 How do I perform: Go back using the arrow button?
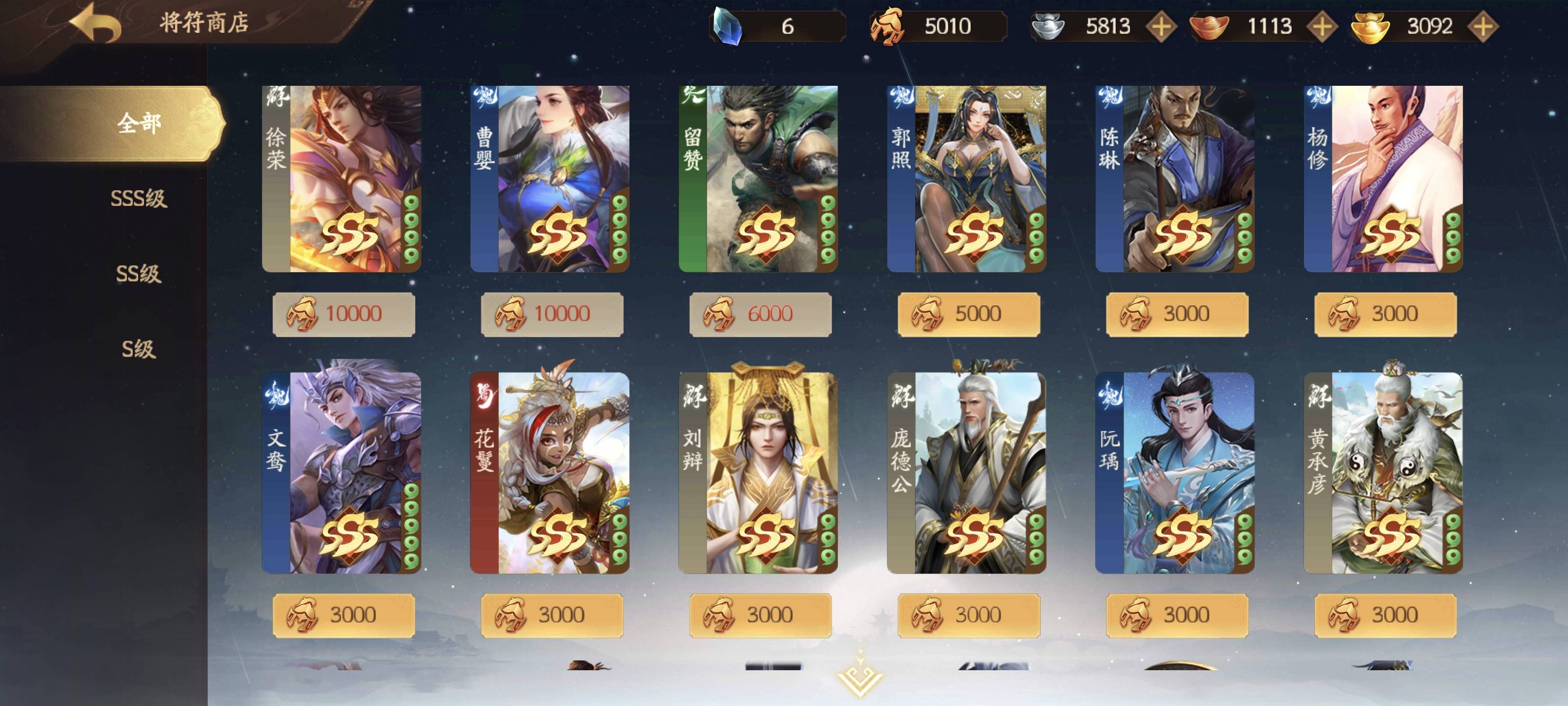96,23
